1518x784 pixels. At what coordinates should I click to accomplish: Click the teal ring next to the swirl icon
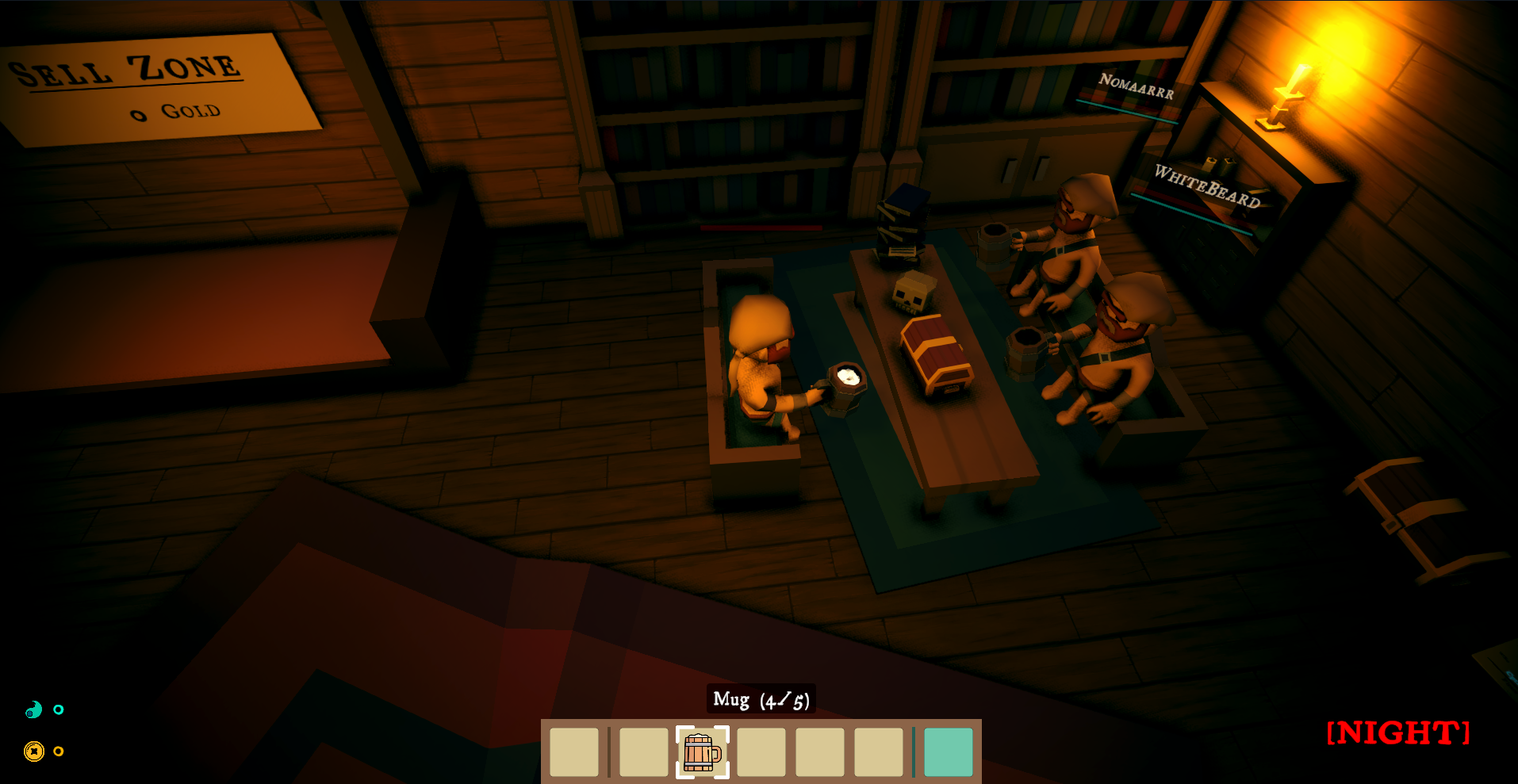pyautogui.click(x=58, y=710)
